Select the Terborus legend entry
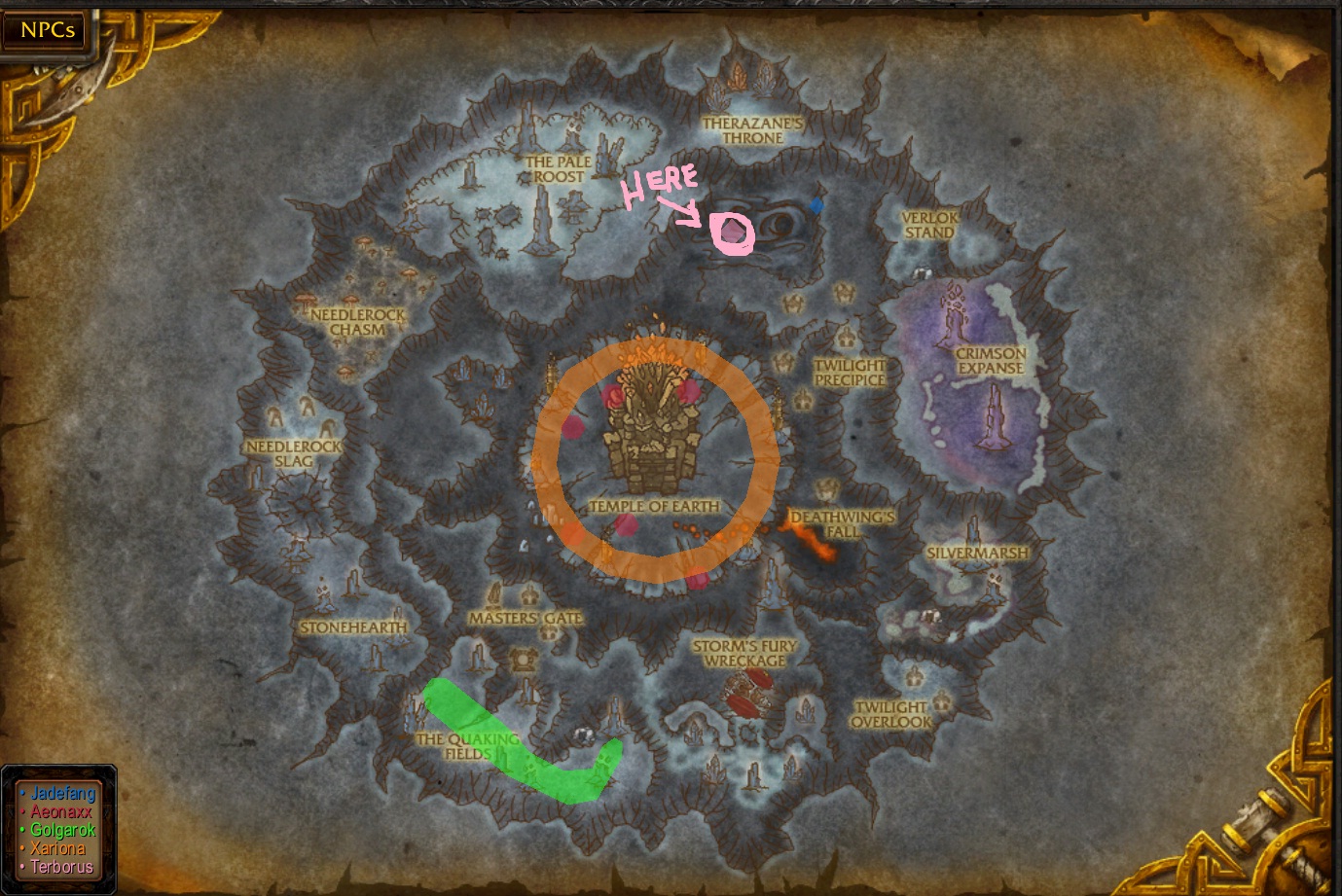 coord(62,866)
